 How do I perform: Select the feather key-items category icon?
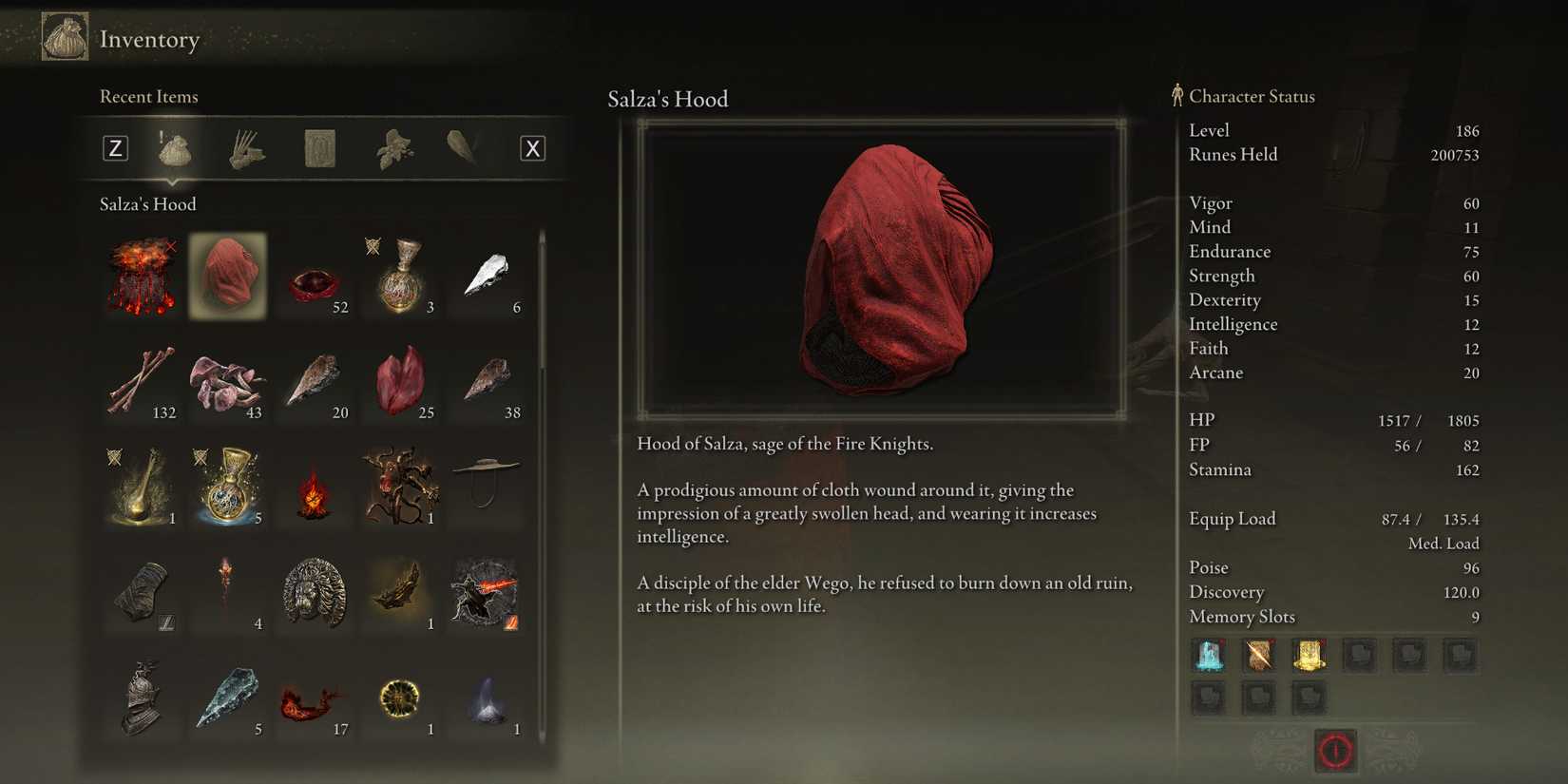coord(464,148)
